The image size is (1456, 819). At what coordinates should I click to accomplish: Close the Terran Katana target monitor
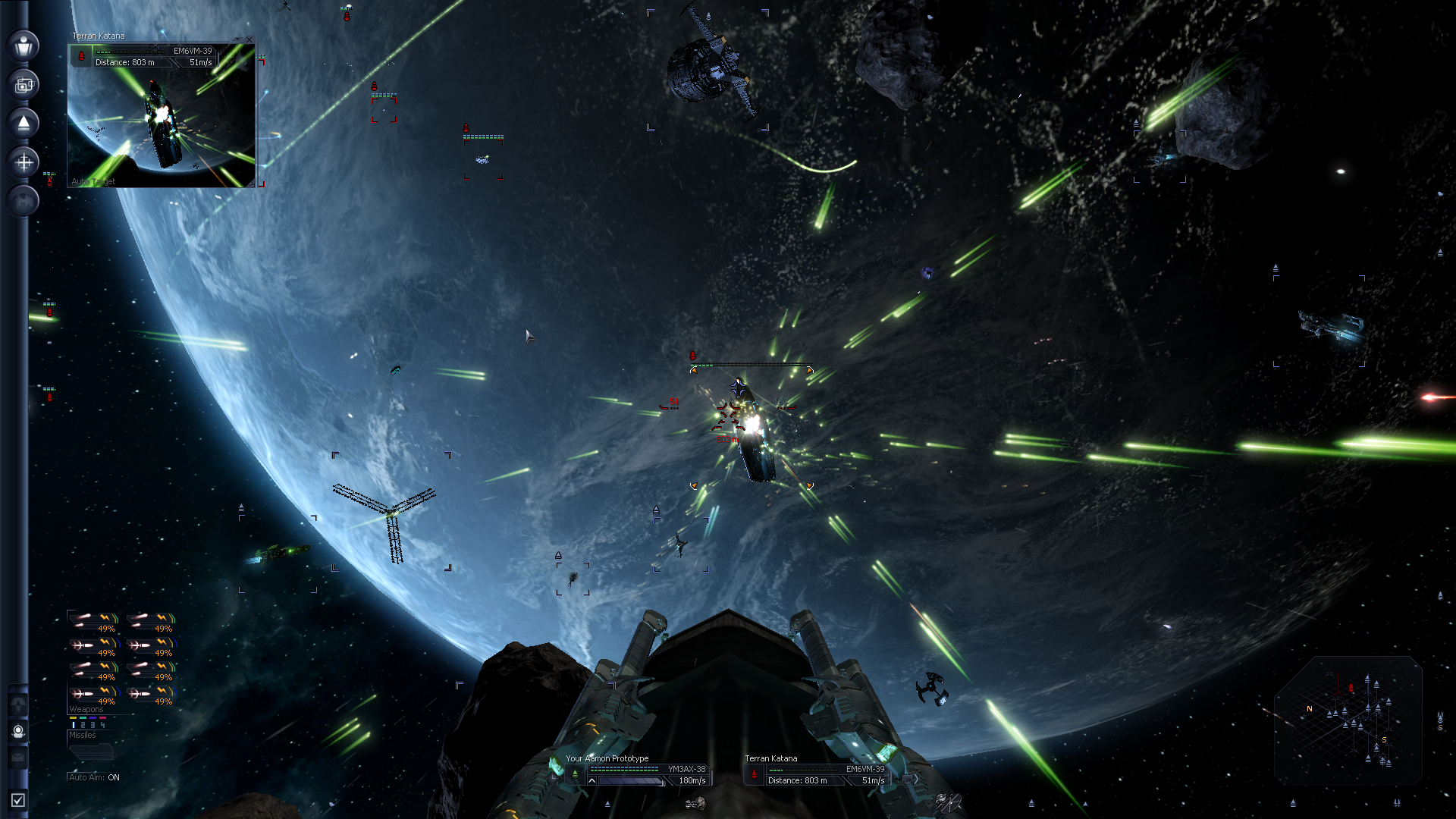pyautogui.click(x=249, y=39)
